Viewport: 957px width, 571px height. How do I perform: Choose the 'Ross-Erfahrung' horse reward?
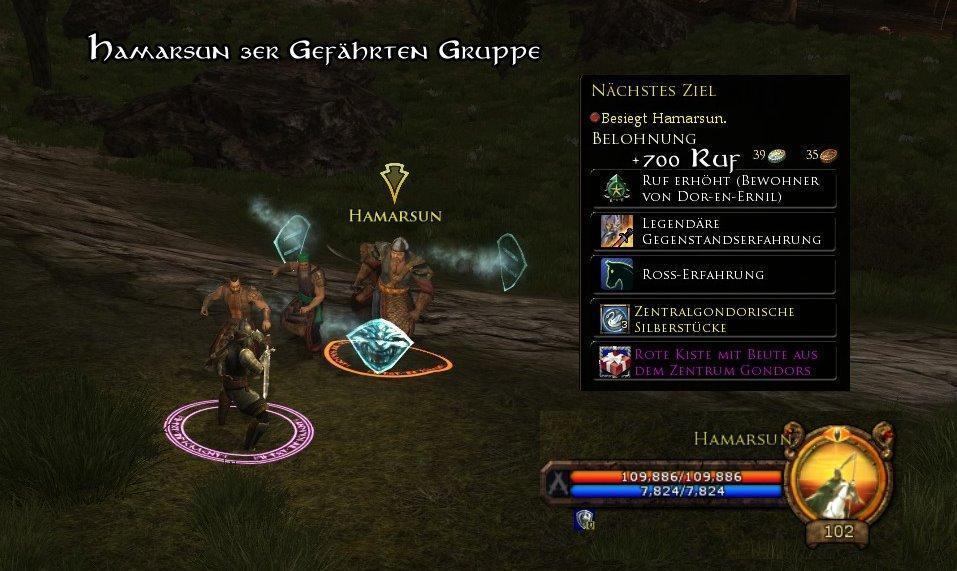tap(716, 274)
